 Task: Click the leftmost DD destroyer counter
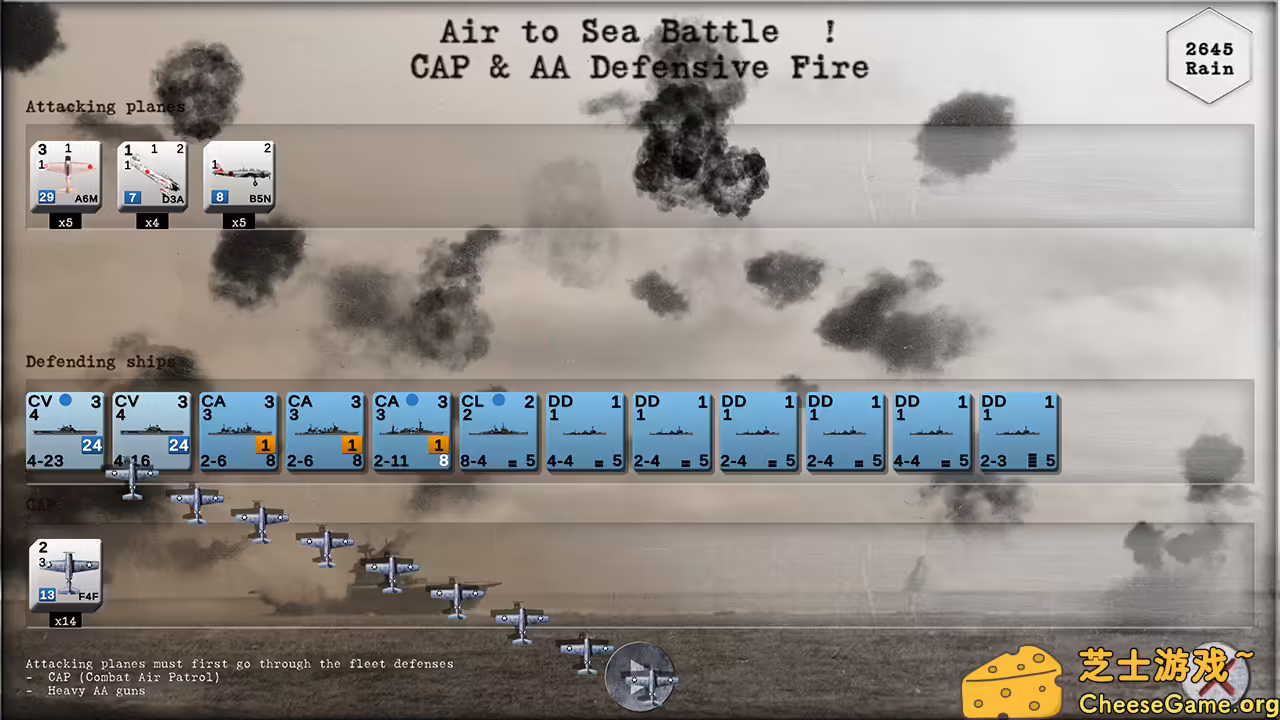click(x=585, y=430)
